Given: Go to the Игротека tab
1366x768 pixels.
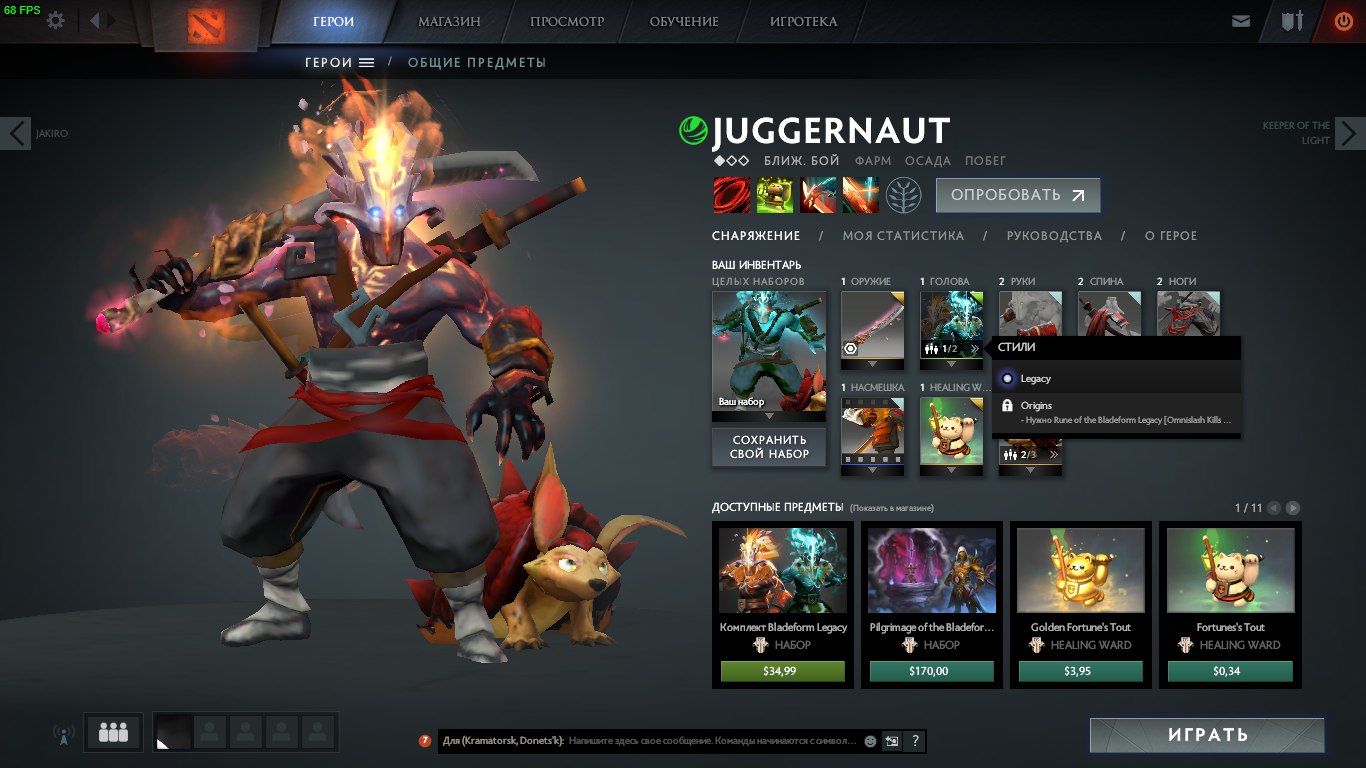Looking at the screenshot, I should point(803,21).
